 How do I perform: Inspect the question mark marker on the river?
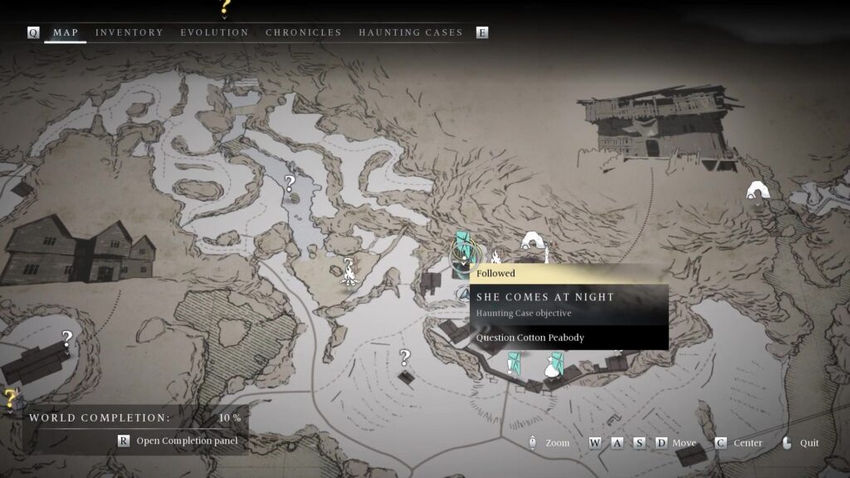click(x=289, y=184)
